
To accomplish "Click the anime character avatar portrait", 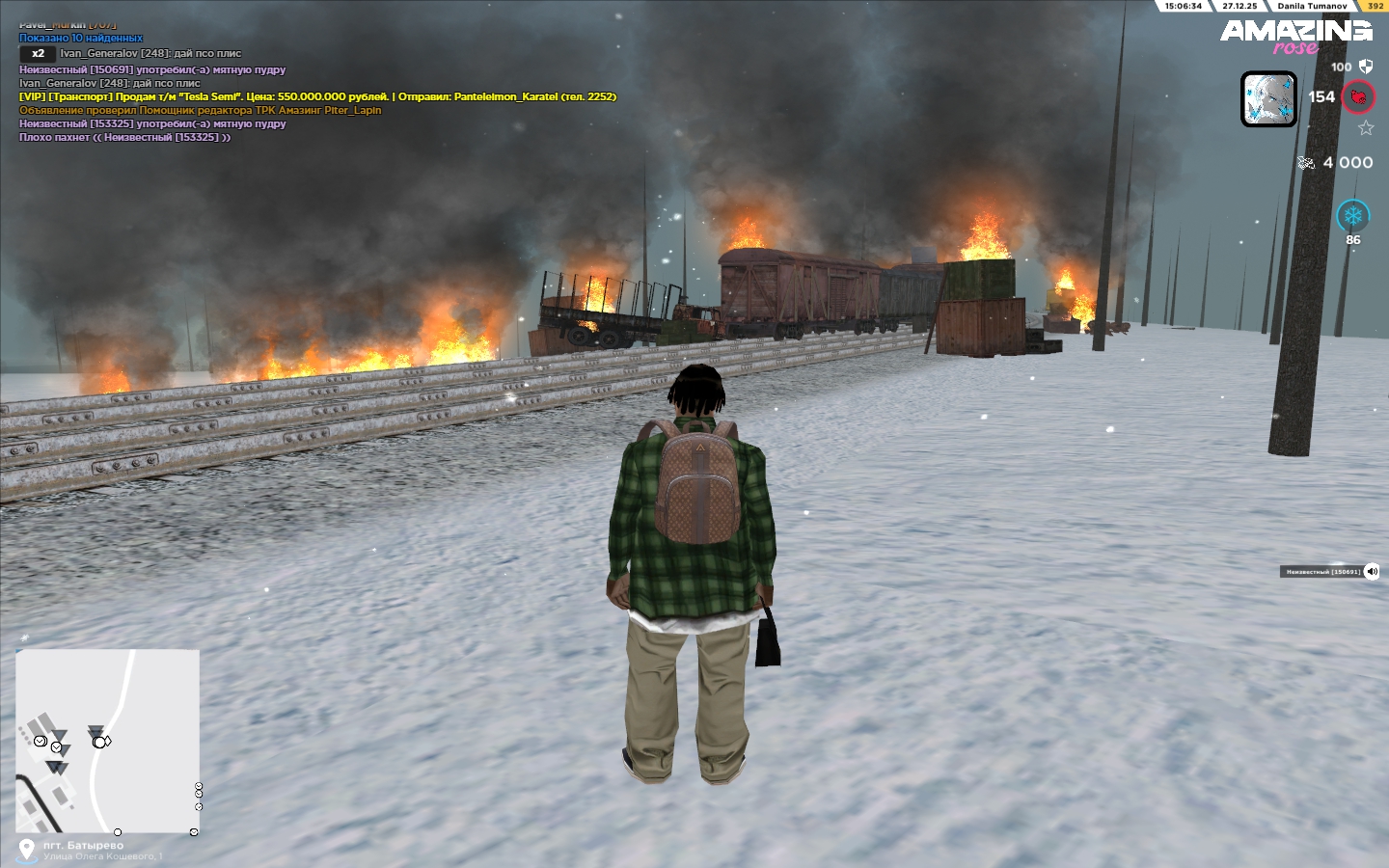I will 1268,99.
